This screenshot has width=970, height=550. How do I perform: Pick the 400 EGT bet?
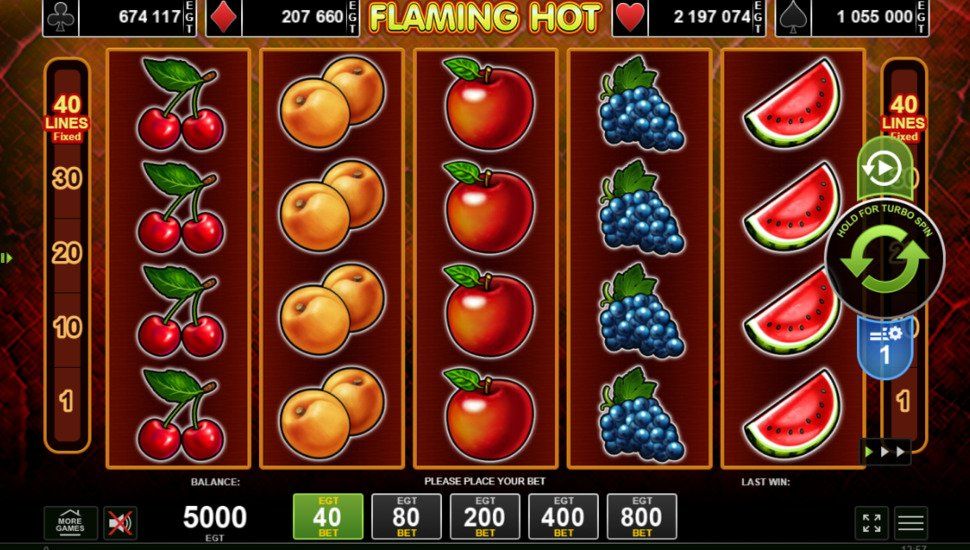[x=563, y=516]
